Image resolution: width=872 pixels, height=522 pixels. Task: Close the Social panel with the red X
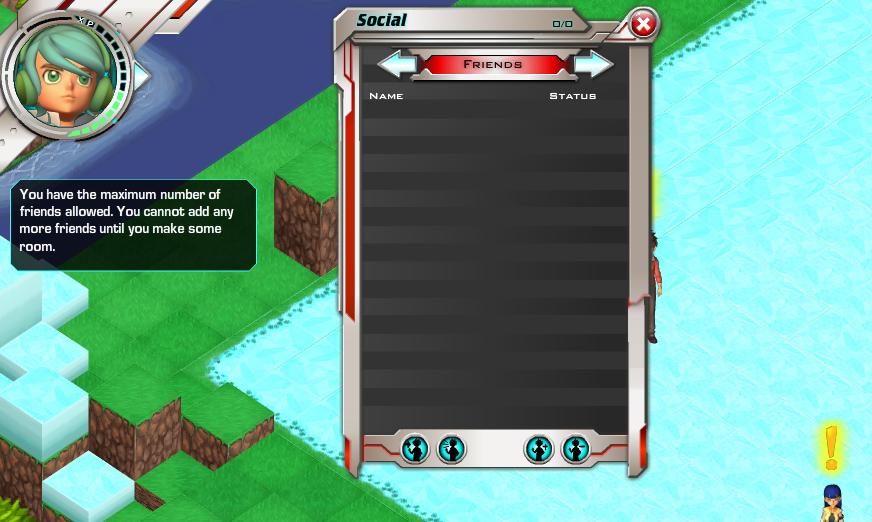click(x=644, y=24)
